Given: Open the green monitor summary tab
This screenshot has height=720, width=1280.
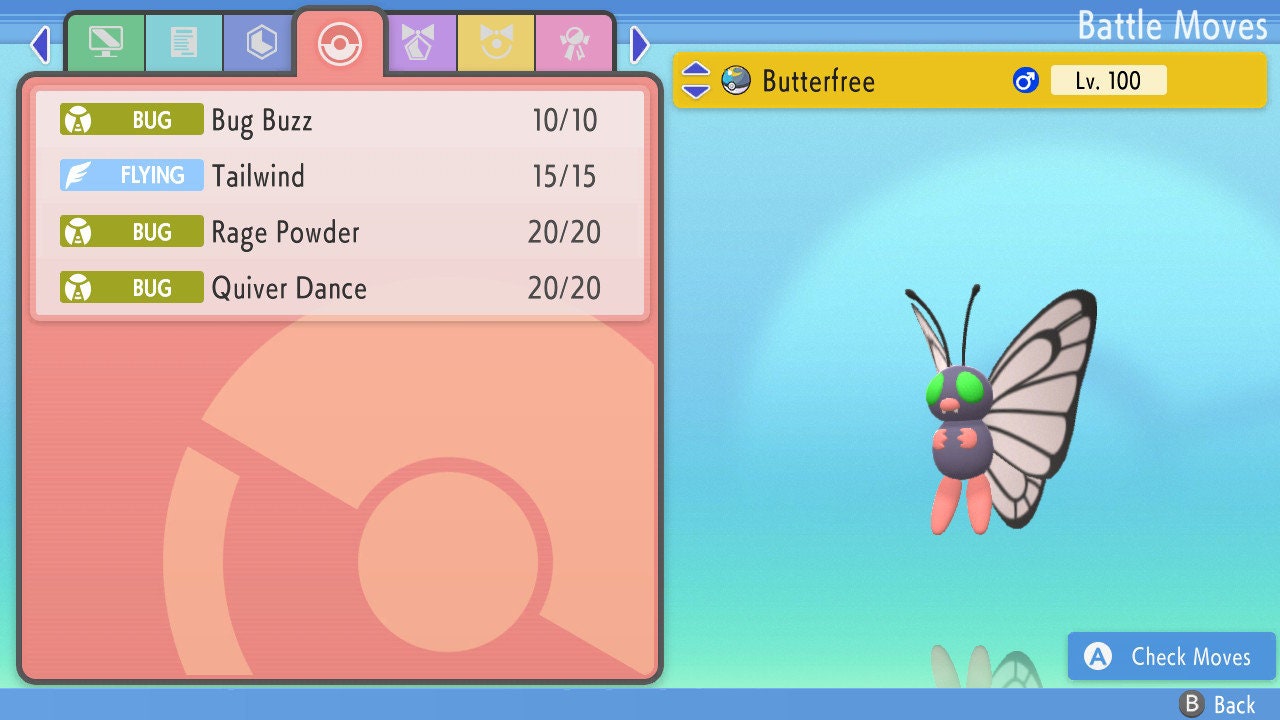Looking at the screenshot, I should coord(105,43).
